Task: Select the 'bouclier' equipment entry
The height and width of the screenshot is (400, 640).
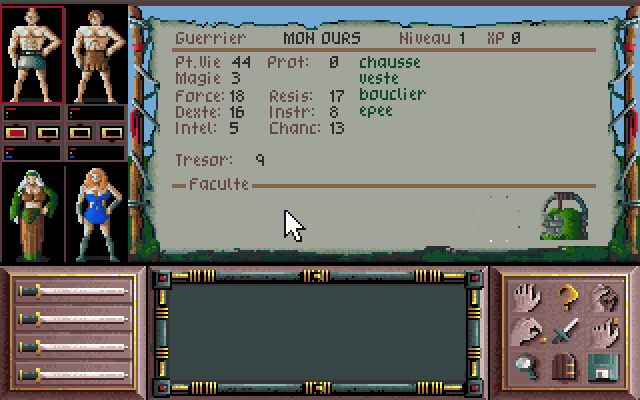Action: click(392, 95)
